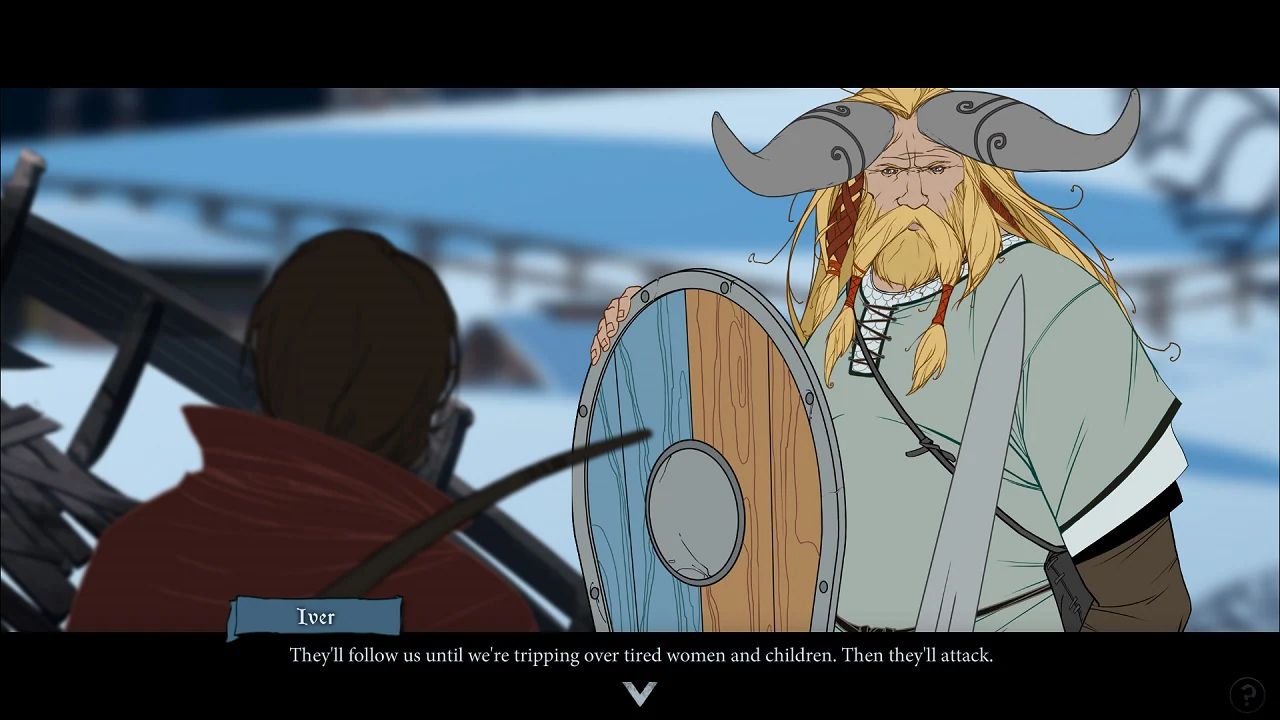Screen dimensions: 1280x720
Task: Click the dialogue subtitle text line
Action: (640, 655)
